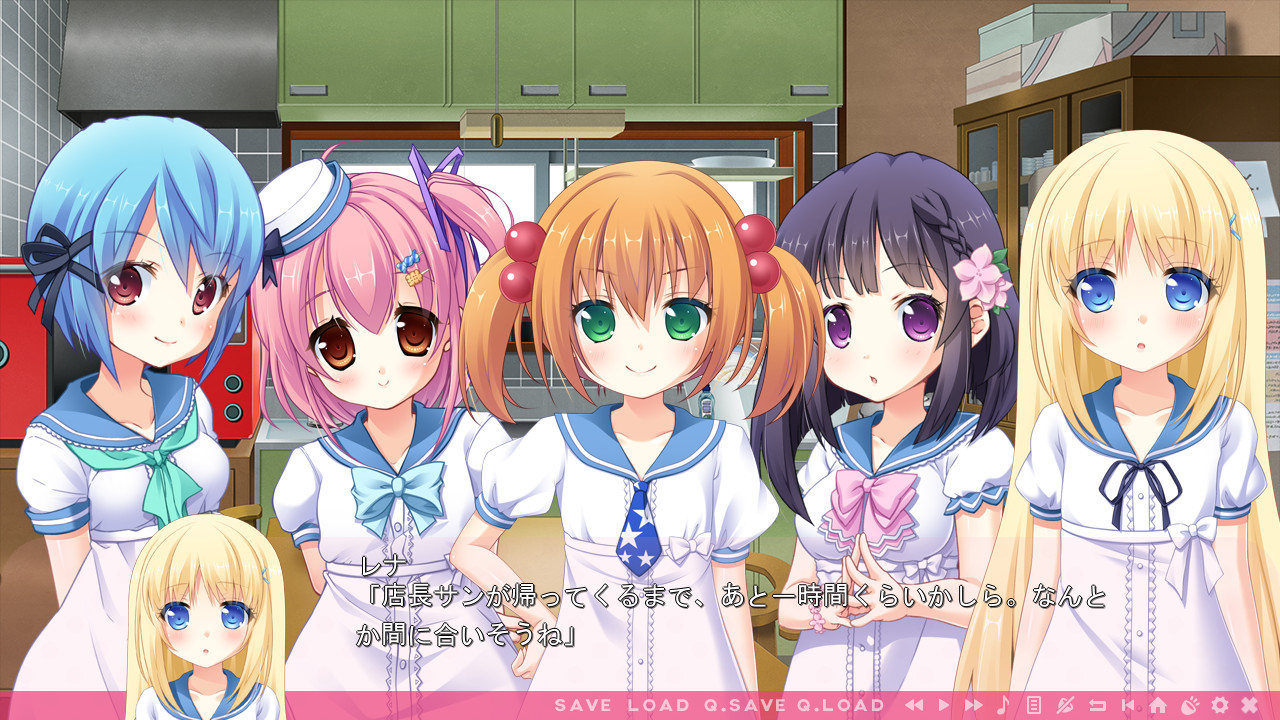This screenshot has height=720, width=1280.
Task: Open the backlog text page icon
Action: [1034, 705]
